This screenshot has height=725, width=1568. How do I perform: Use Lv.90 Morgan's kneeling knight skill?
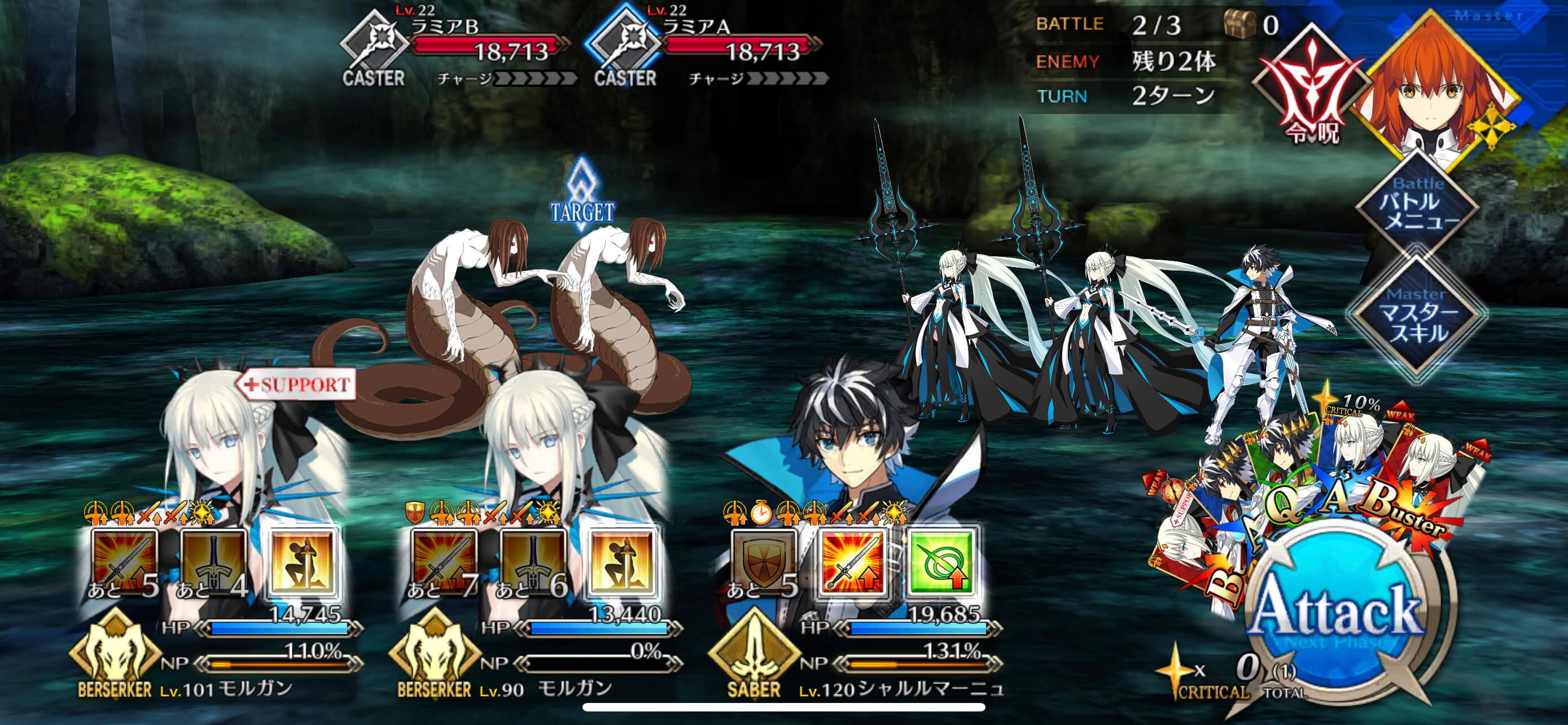(621, 562)
